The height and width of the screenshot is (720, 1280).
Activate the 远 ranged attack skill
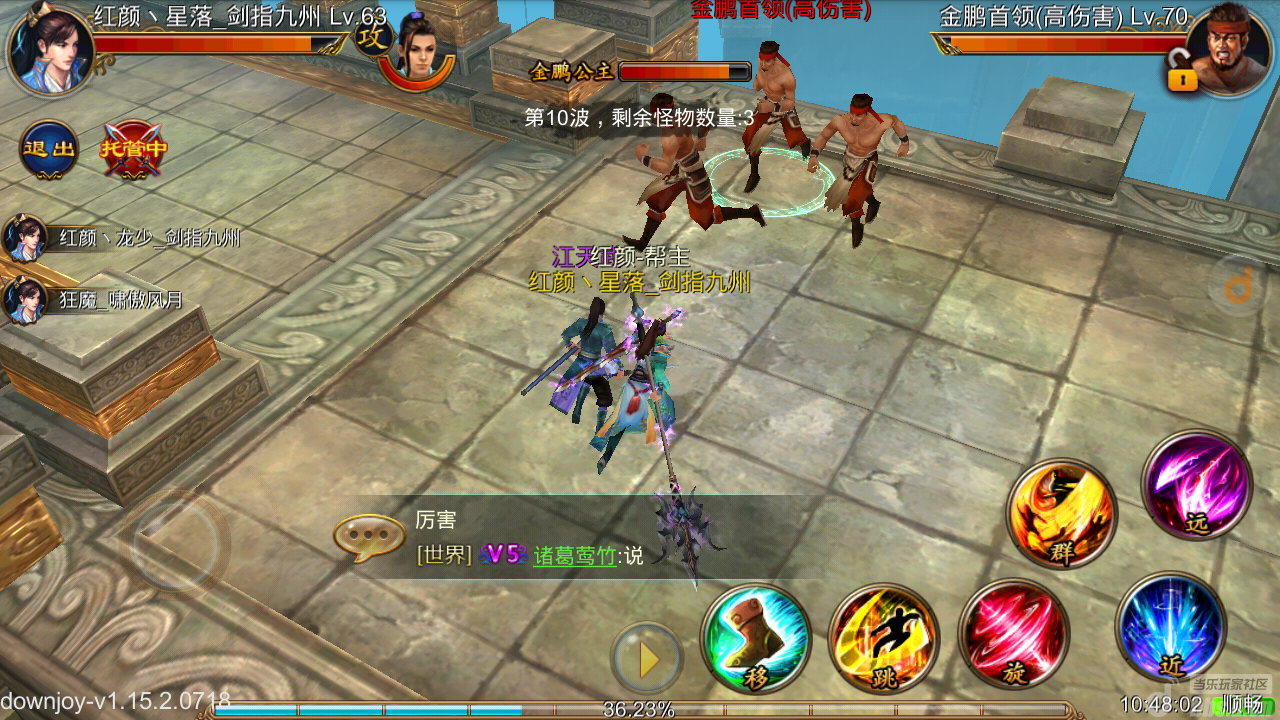coord(1197,485)
